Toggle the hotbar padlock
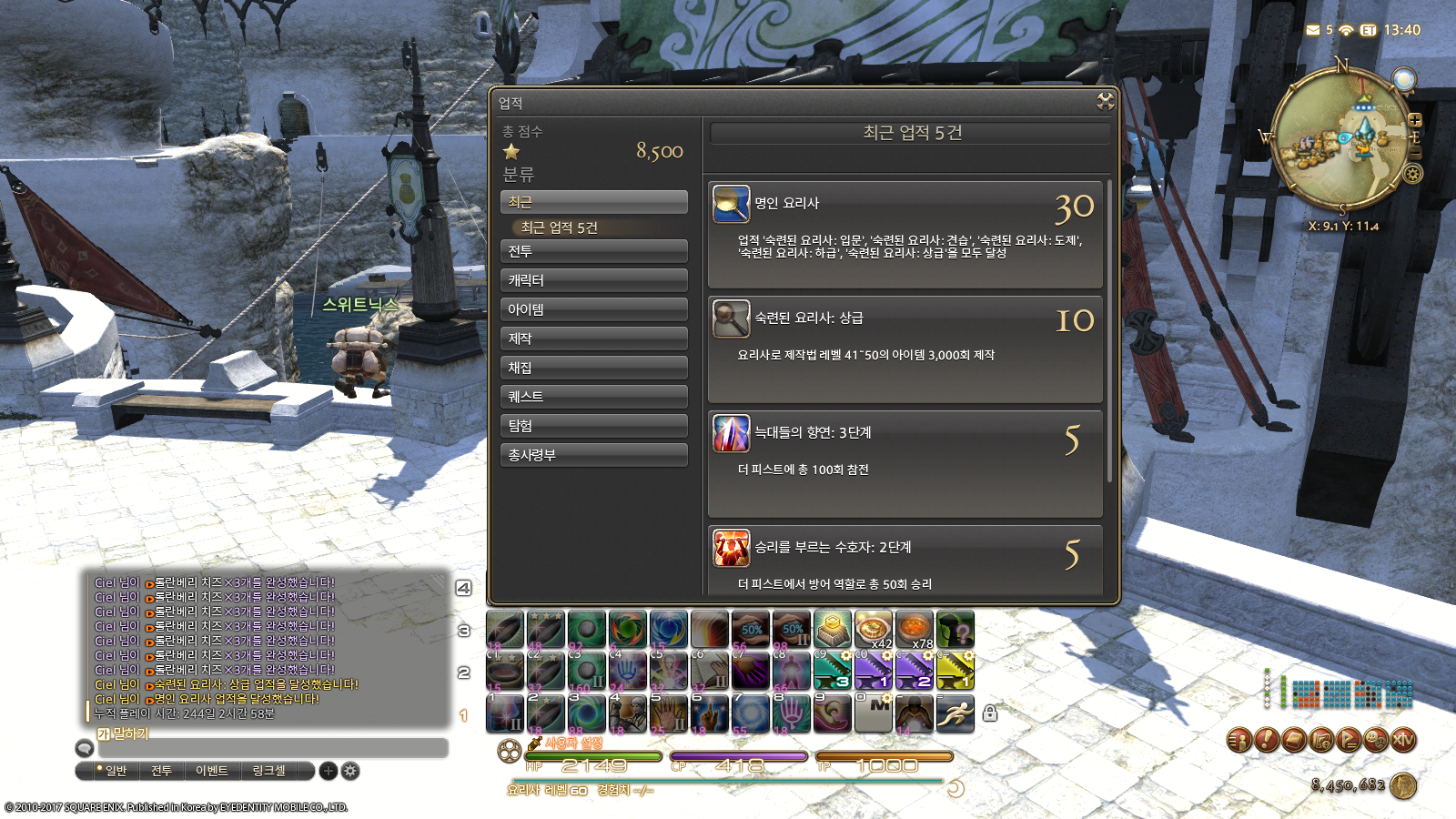1456x819 pixels. tap(990, 713)
